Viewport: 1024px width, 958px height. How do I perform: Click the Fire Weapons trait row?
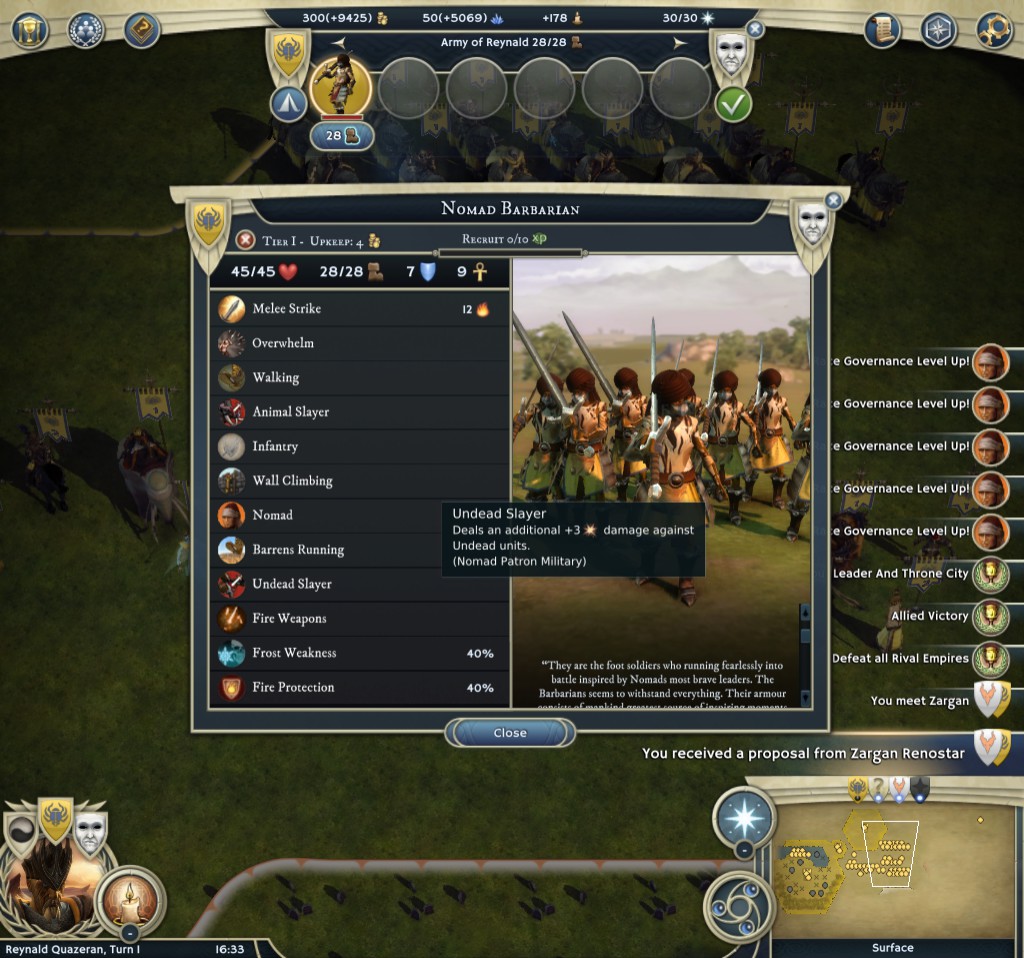(358, 619)
